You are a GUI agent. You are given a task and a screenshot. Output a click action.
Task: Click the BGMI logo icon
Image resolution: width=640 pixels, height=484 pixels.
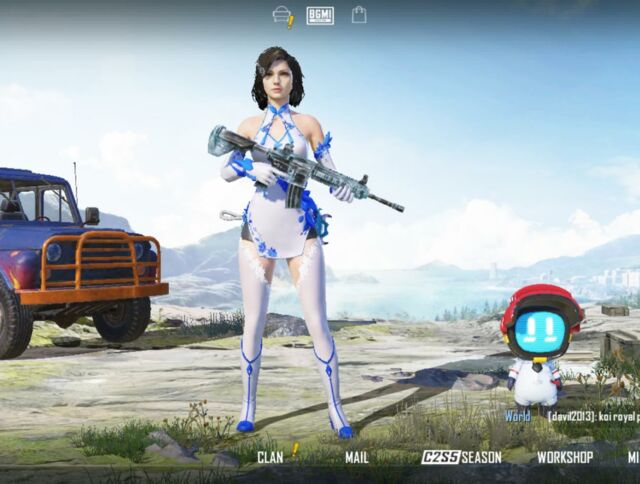(x=320, y=15)
